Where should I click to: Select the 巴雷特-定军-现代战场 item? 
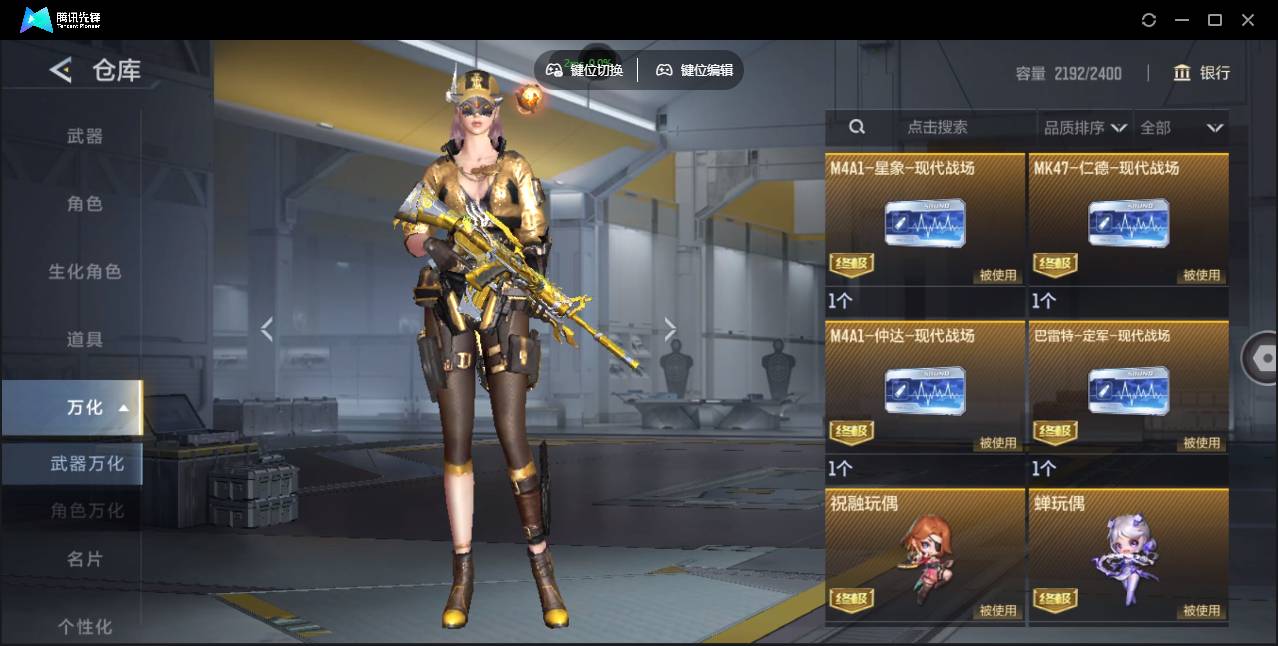(1128, 387)
